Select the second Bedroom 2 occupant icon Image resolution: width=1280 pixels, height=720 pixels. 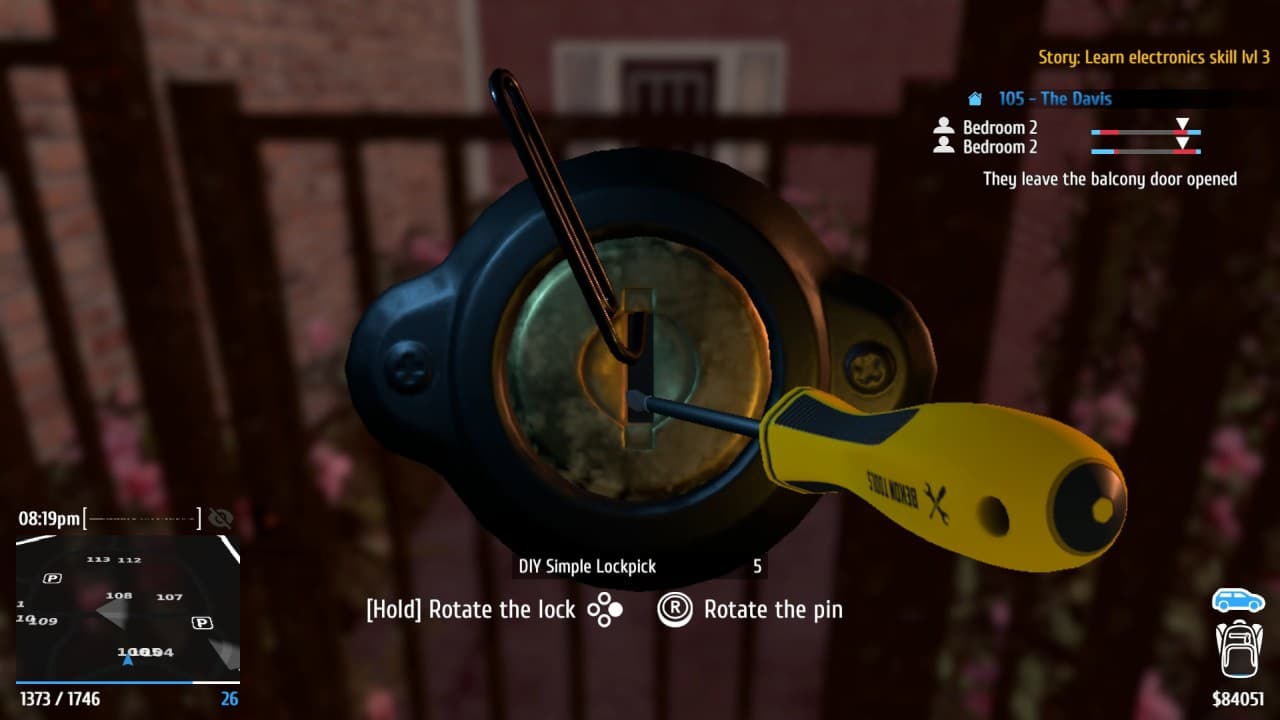pos(943,146)
